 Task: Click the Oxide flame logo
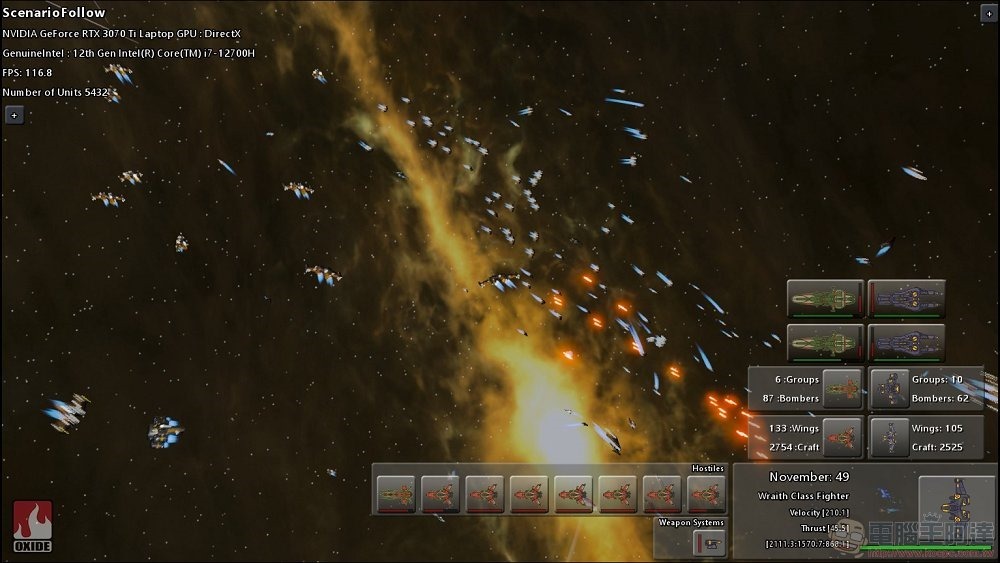coord(32,526)
